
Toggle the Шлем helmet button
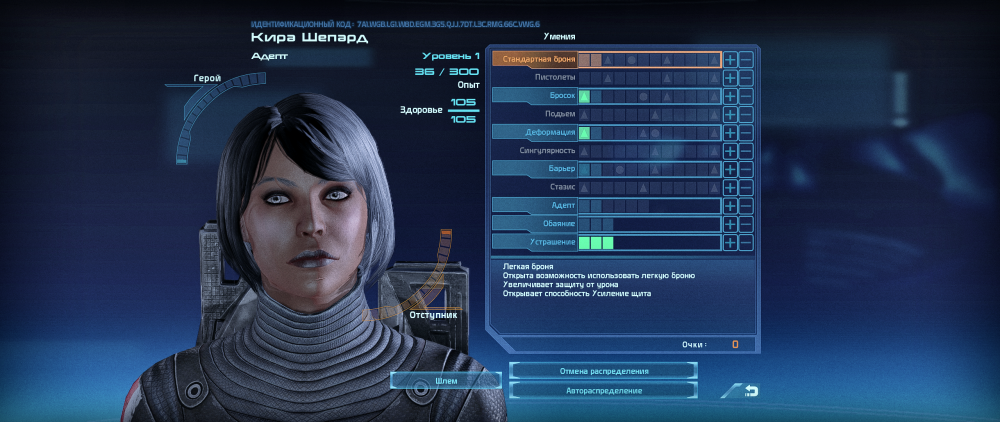(446, 381)
